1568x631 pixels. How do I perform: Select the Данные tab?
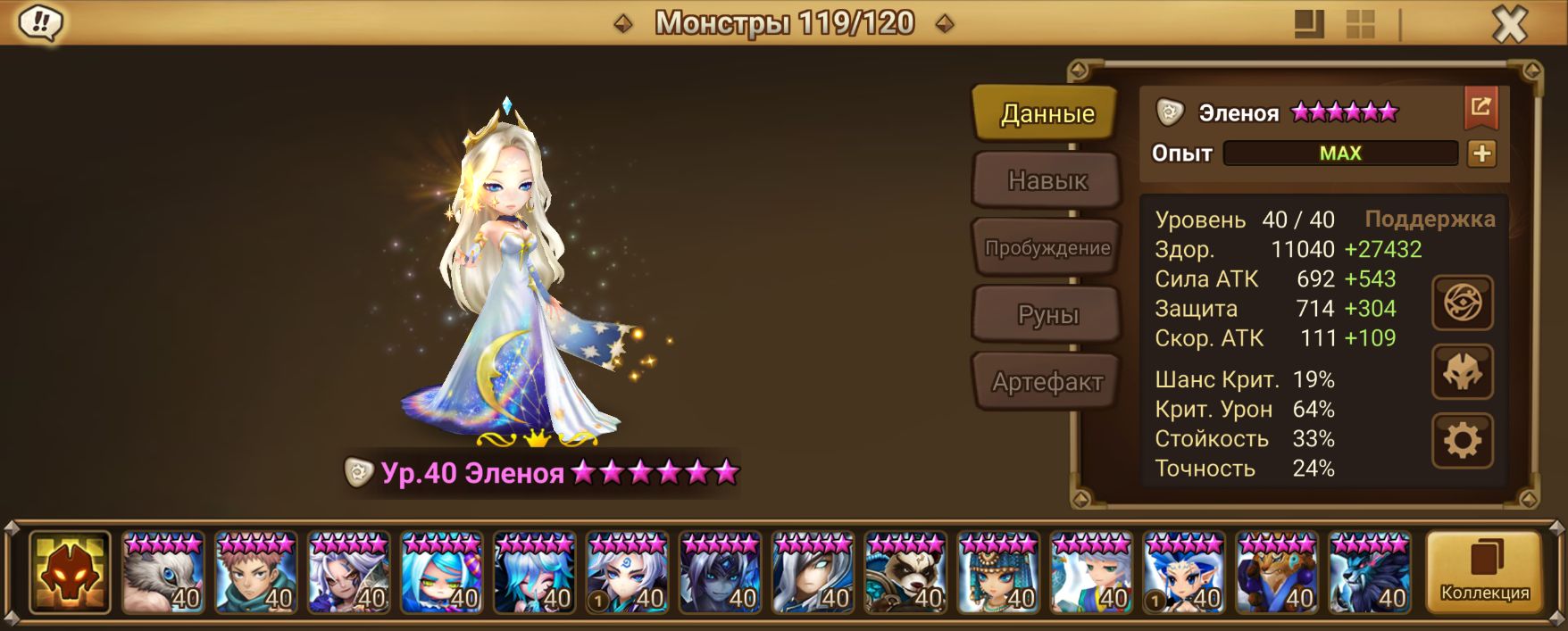(x=1047, y=113)
